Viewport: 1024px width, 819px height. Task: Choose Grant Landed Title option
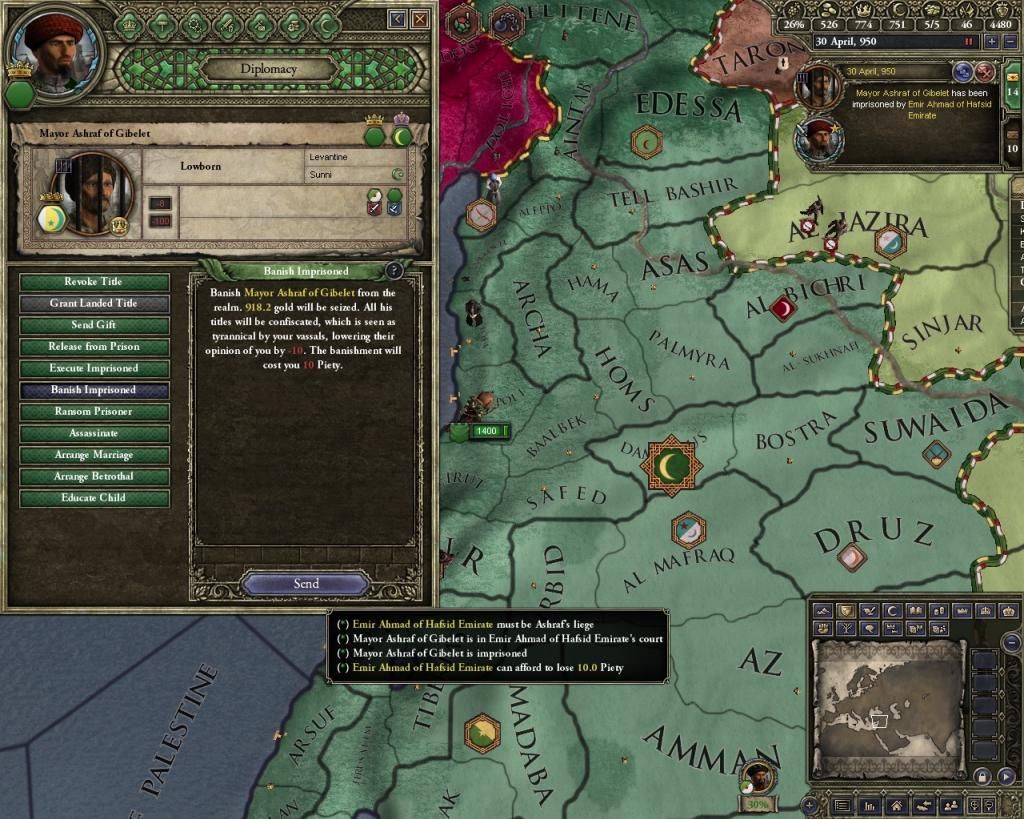[94, 304]
